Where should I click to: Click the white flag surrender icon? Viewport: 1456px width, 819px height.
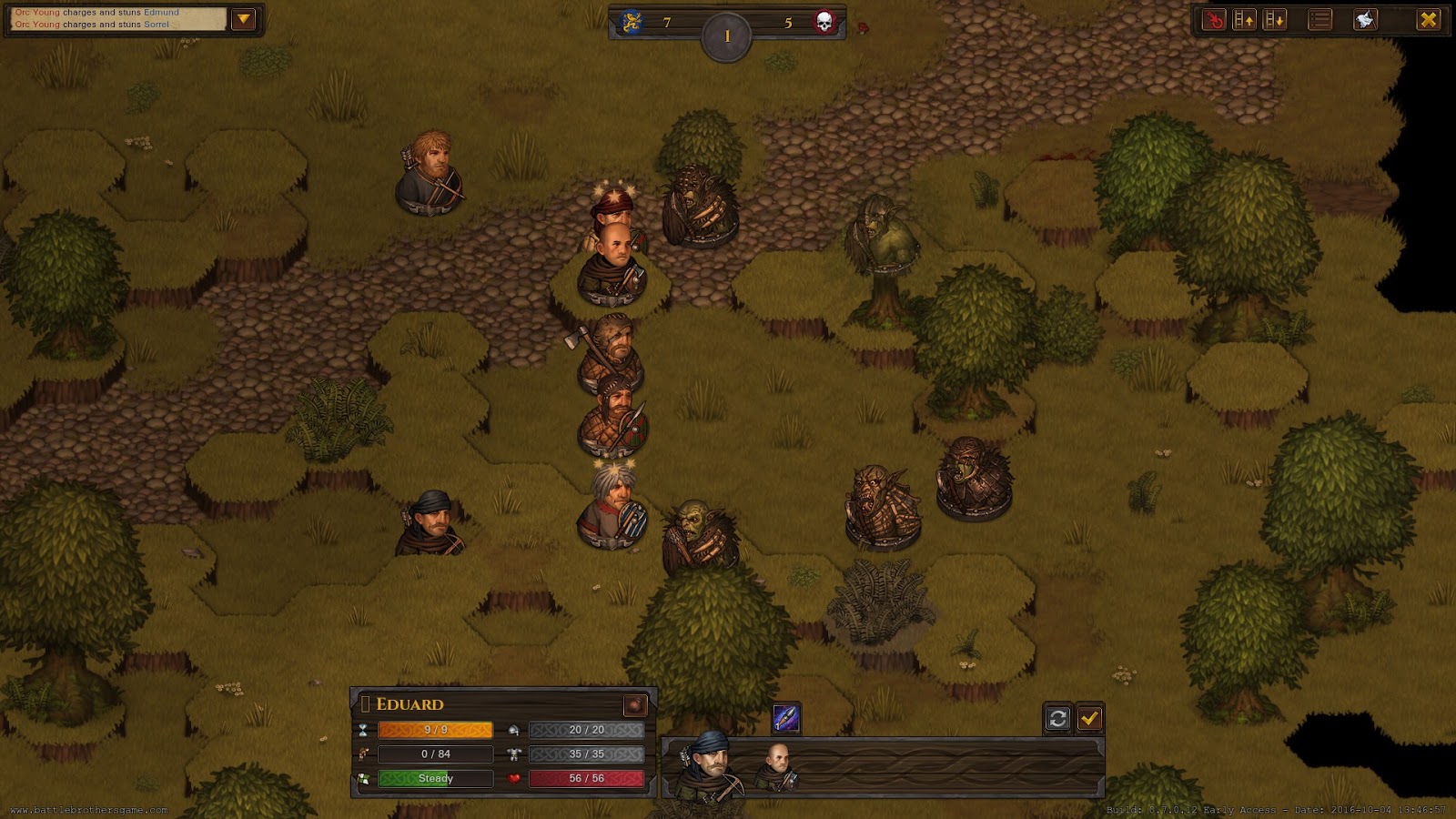tap(1364, 18)
